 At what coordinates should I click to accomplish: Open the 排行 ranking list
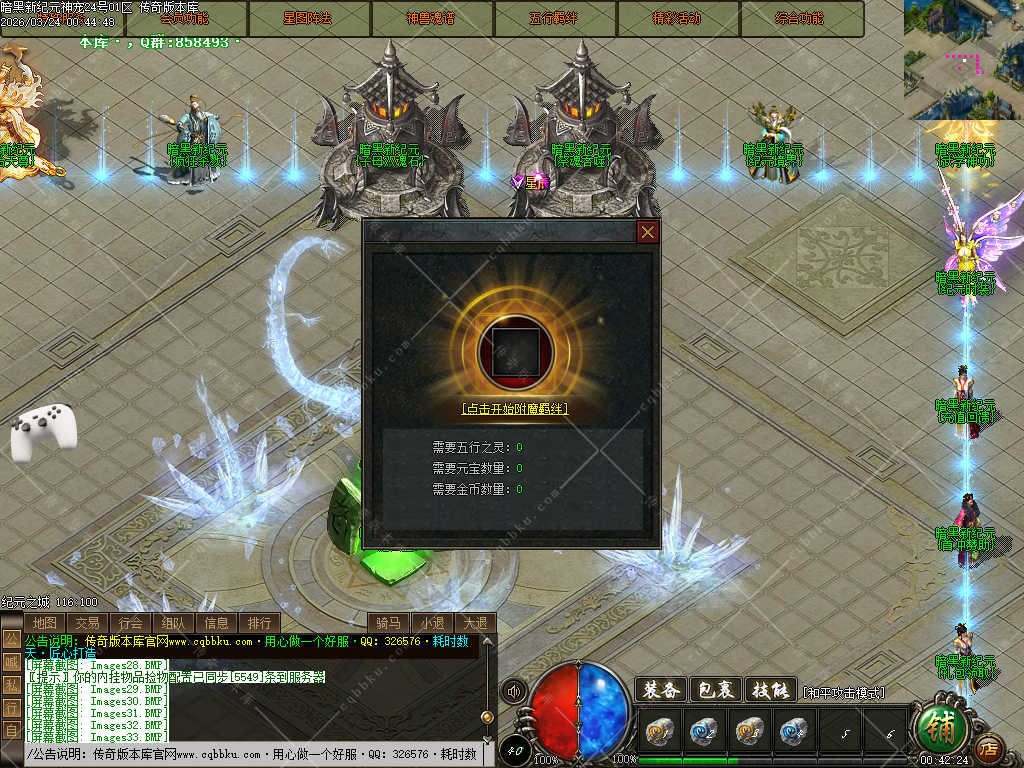coord(259,623)
